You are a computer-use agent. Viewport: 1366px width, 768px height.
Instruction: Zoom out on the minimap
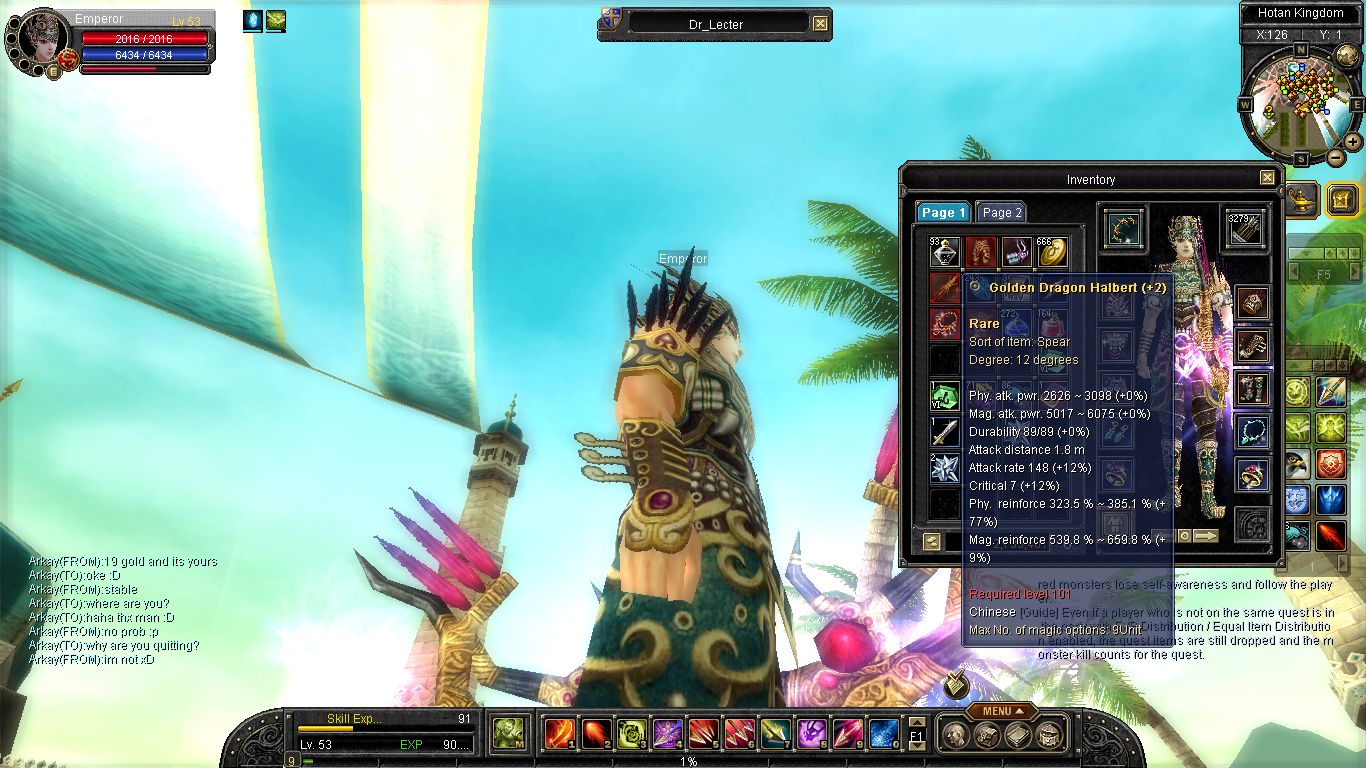pos(1336,158)
